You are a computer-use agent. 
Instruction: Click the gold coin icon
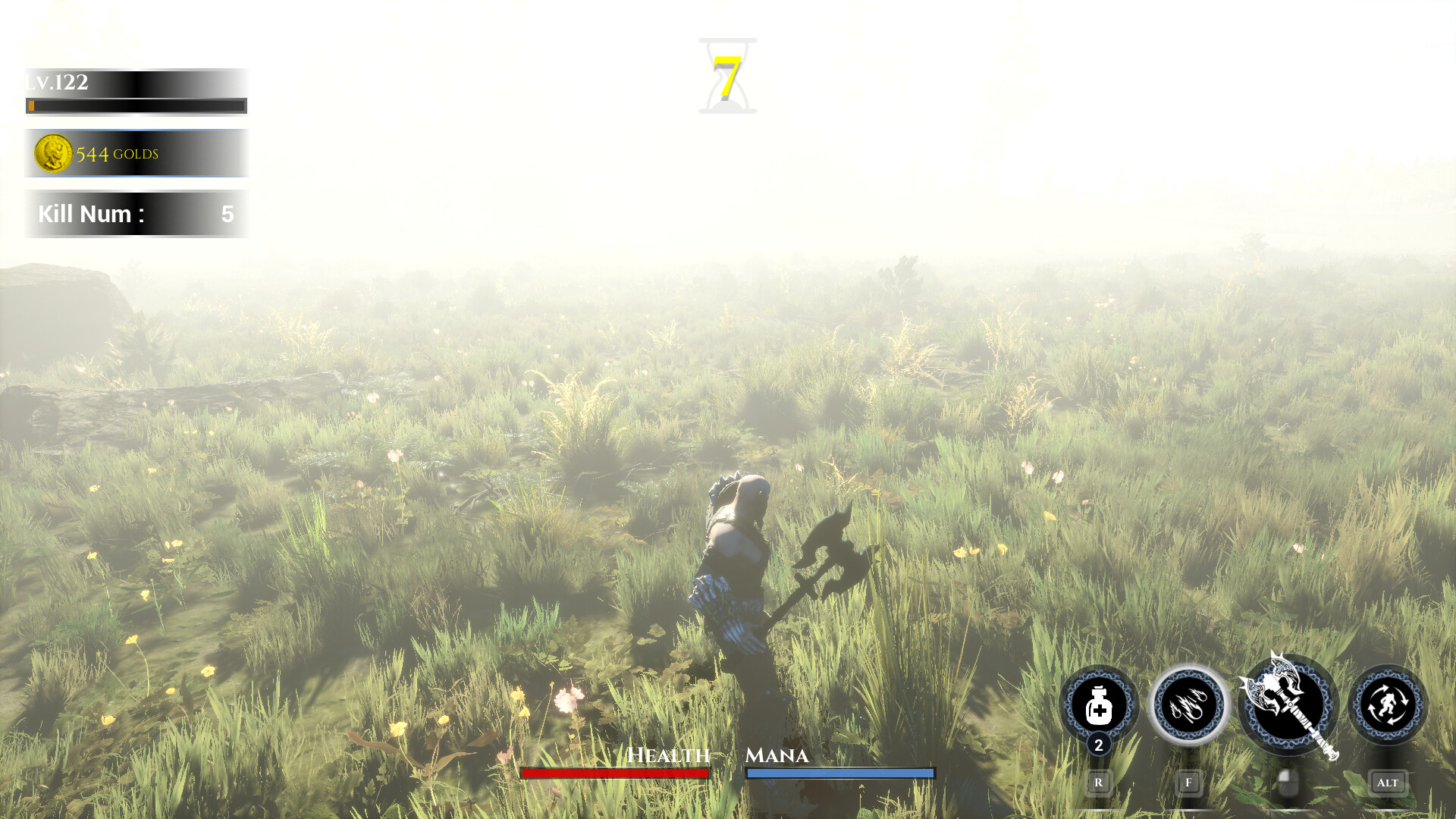tap(52, 152)
